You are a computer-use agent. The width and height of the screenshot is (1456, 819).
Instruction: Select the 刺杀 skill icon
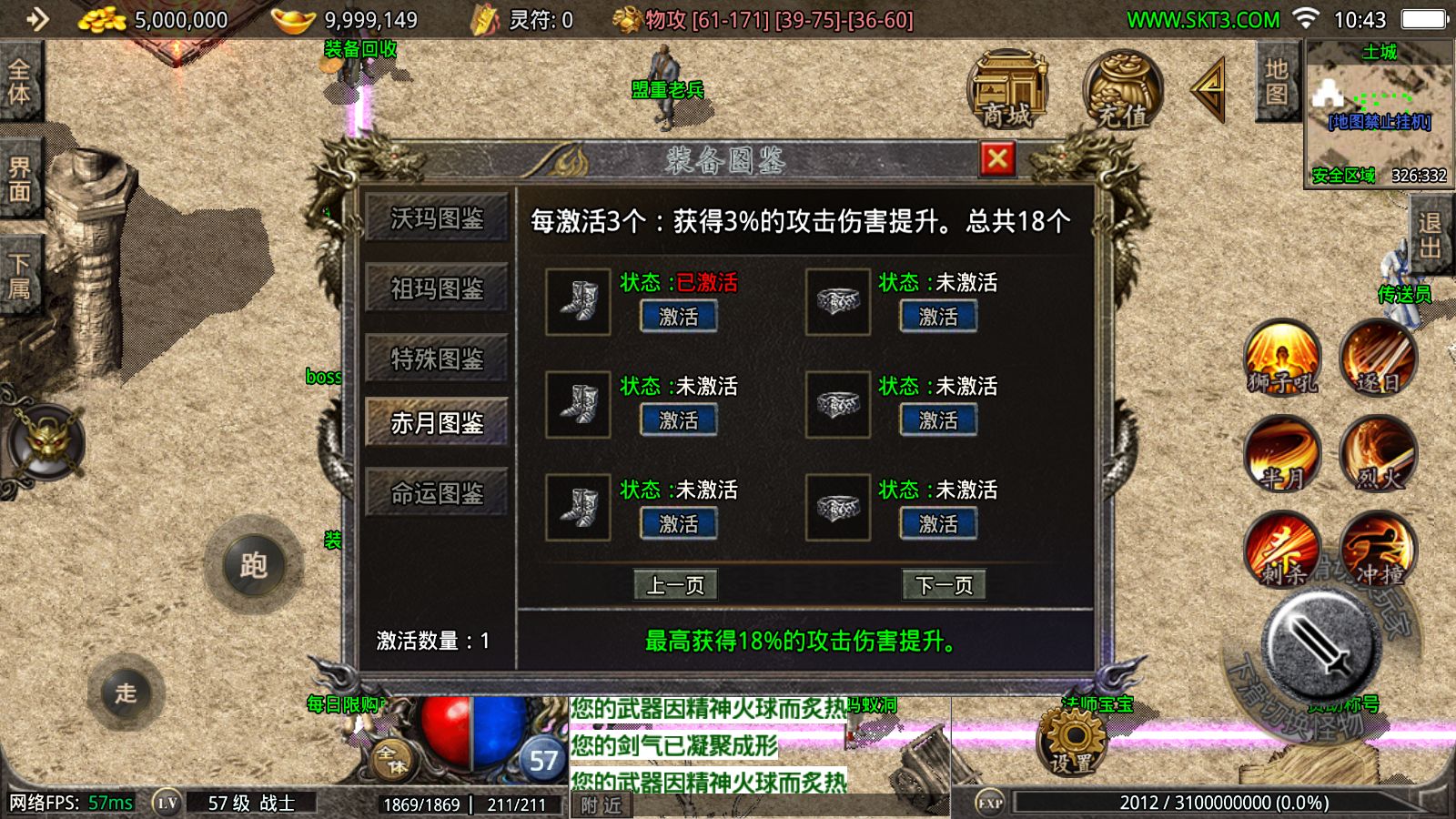pos(1283,551)
